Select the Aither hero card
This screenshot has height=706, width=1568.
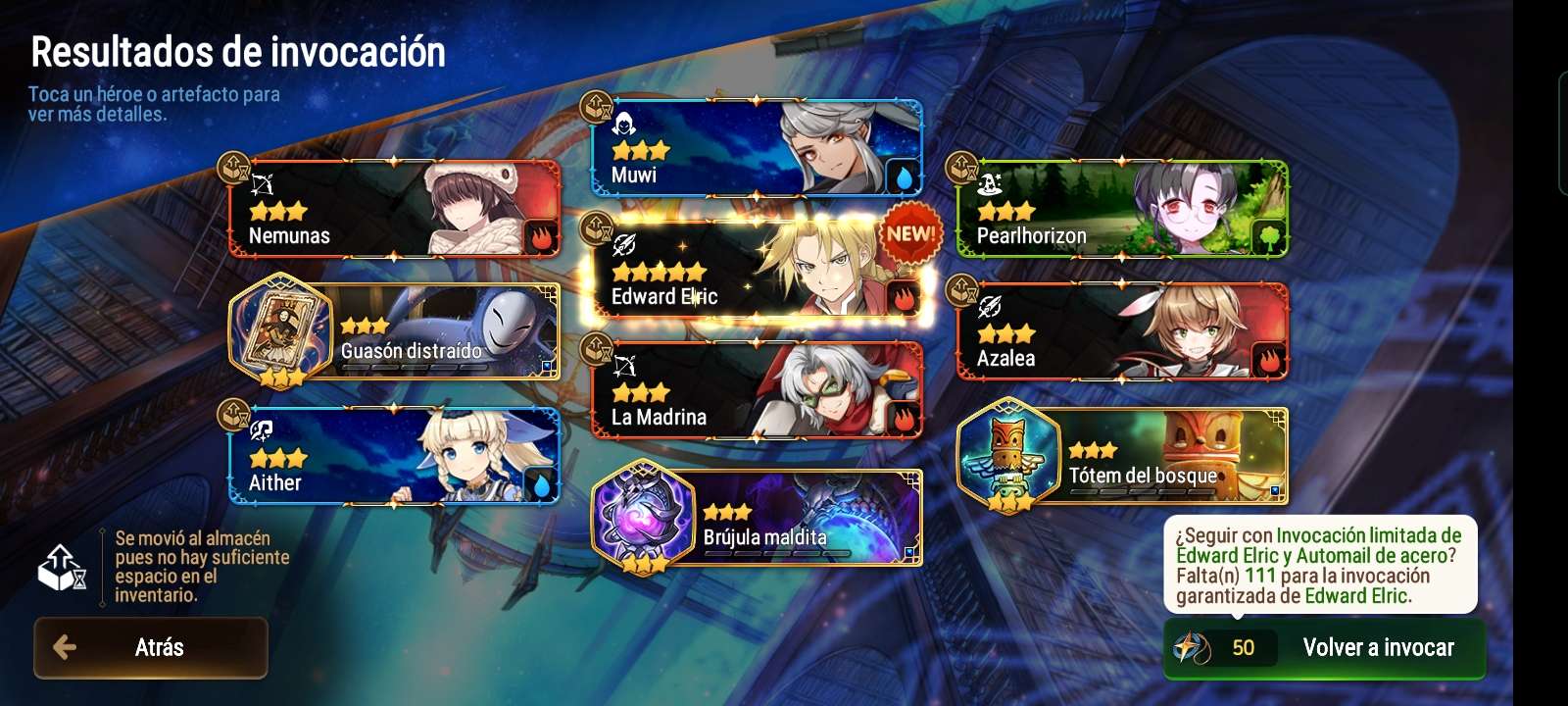pos(394,456)
